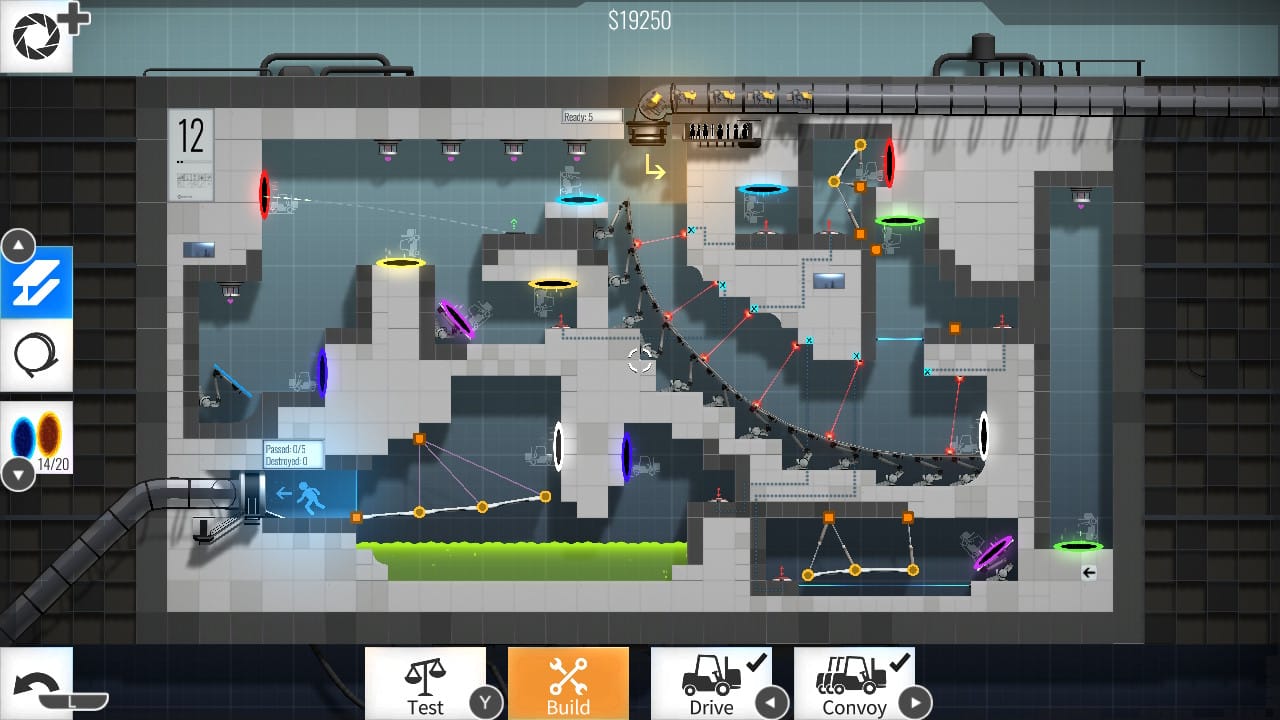Screen dimensions: 1280x720
Task: Click the left arrow on the Drive button
Action: point(770,702)
